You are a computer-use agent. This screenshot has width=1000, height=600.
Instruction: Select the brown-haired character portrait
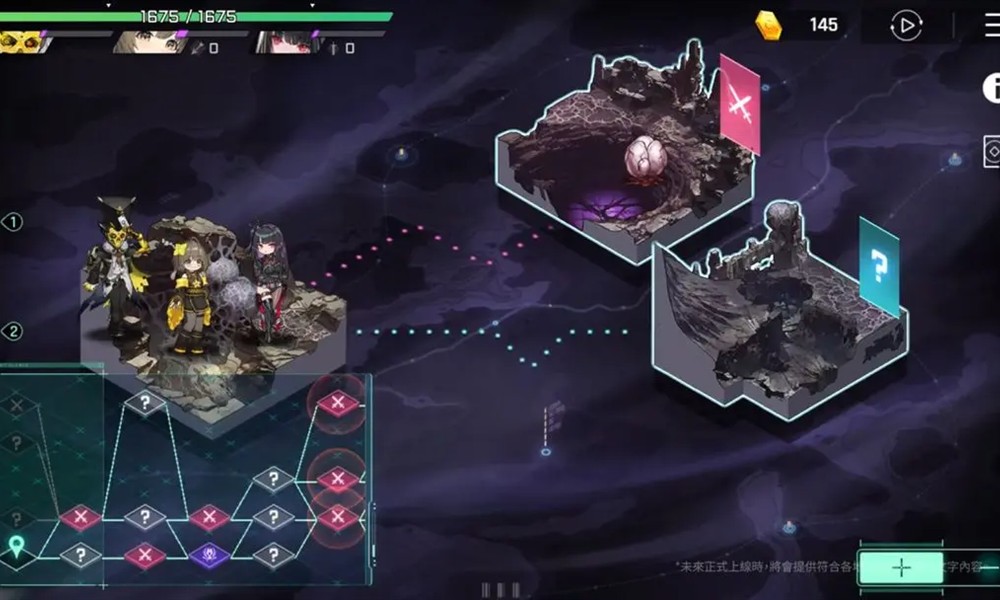click(148, 42)
